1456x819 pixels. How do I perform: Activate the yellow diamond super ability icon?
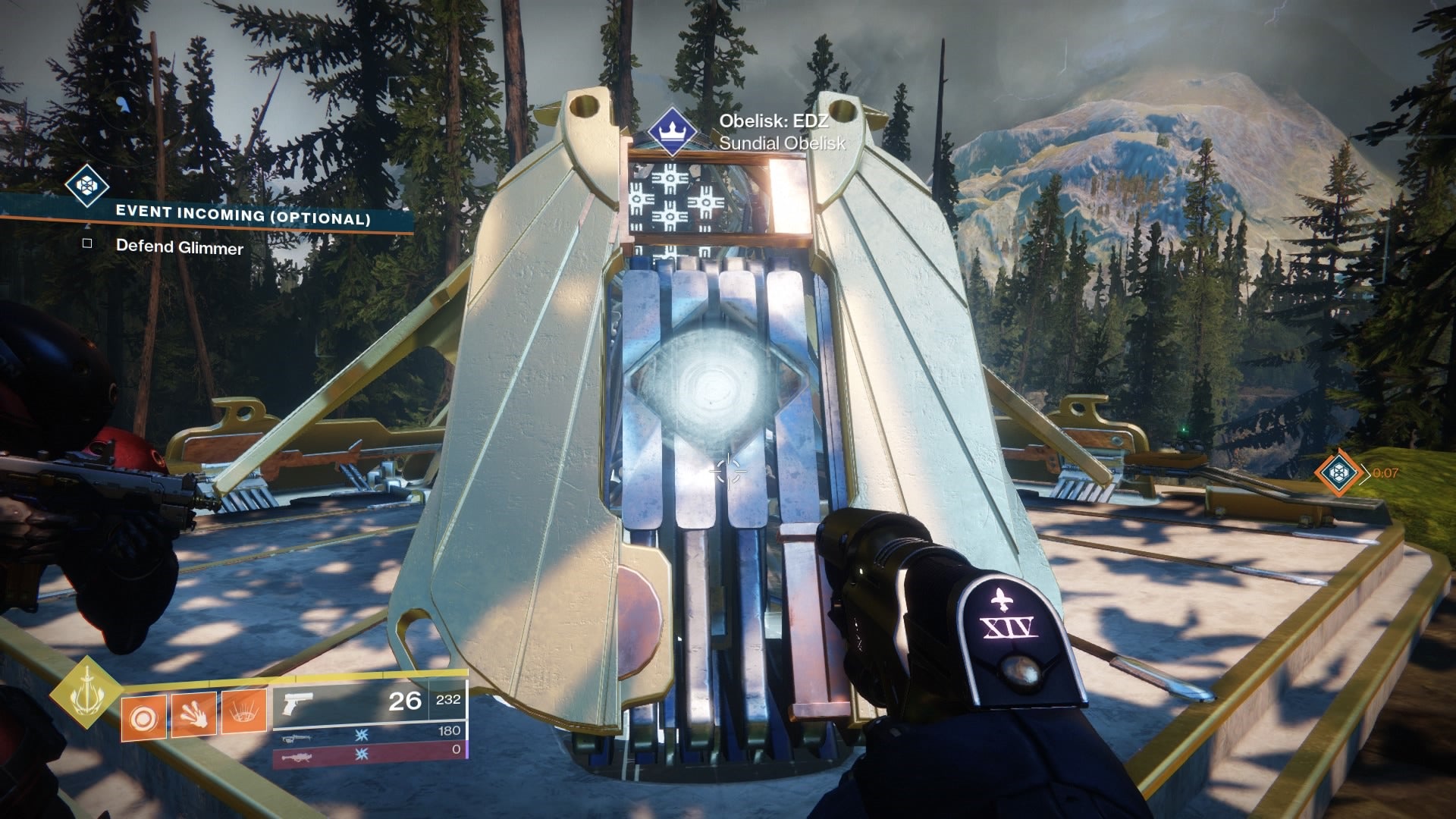[86, 692]
